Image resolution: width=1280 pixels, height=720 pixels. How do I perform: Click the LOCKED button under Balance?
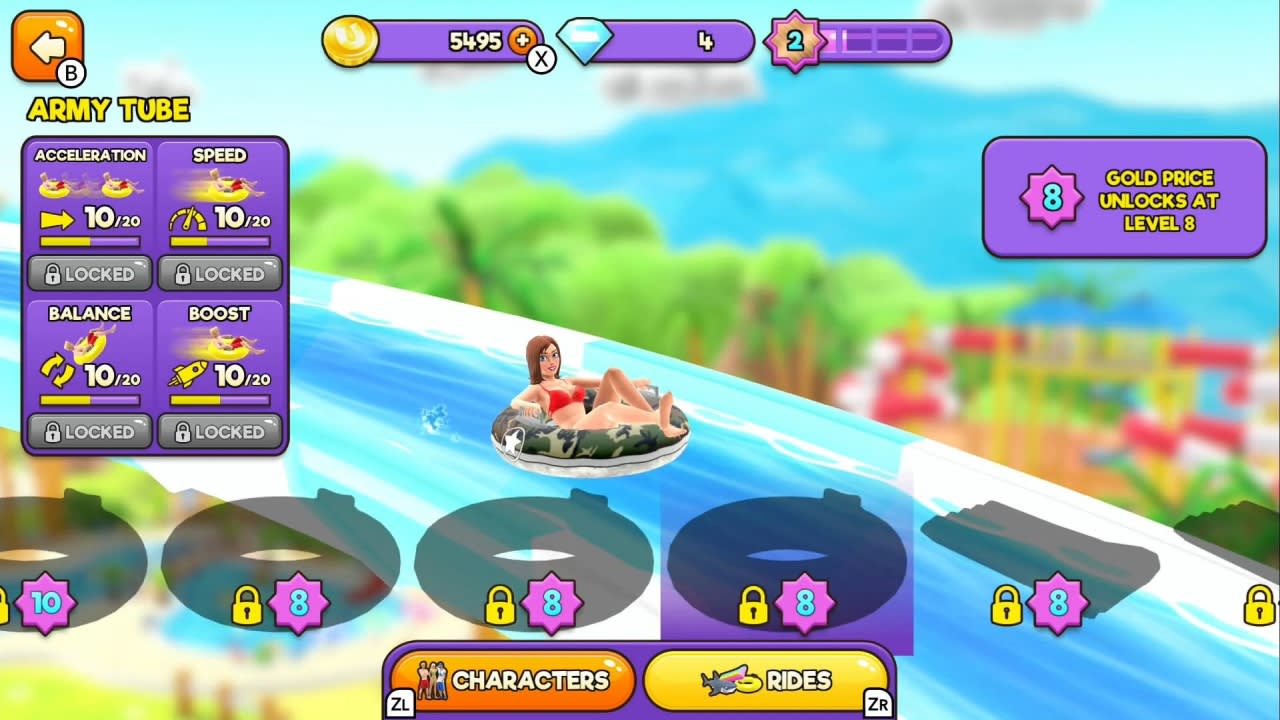coord(88,432)
